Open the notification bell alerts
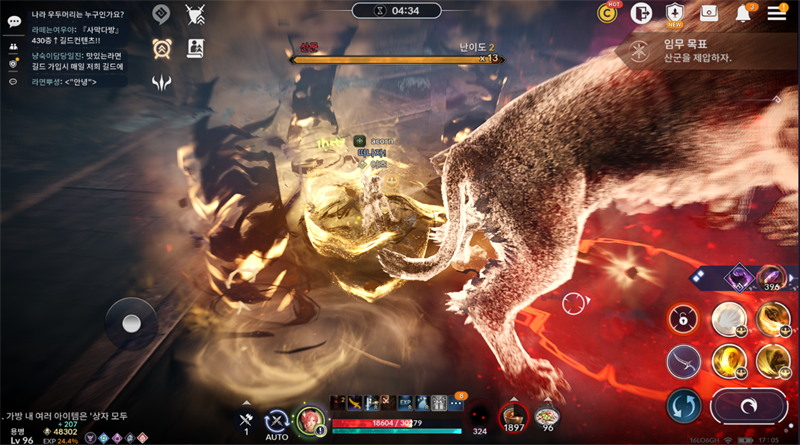The height and width of the screenshot is (445, 800). coord(743,13)
